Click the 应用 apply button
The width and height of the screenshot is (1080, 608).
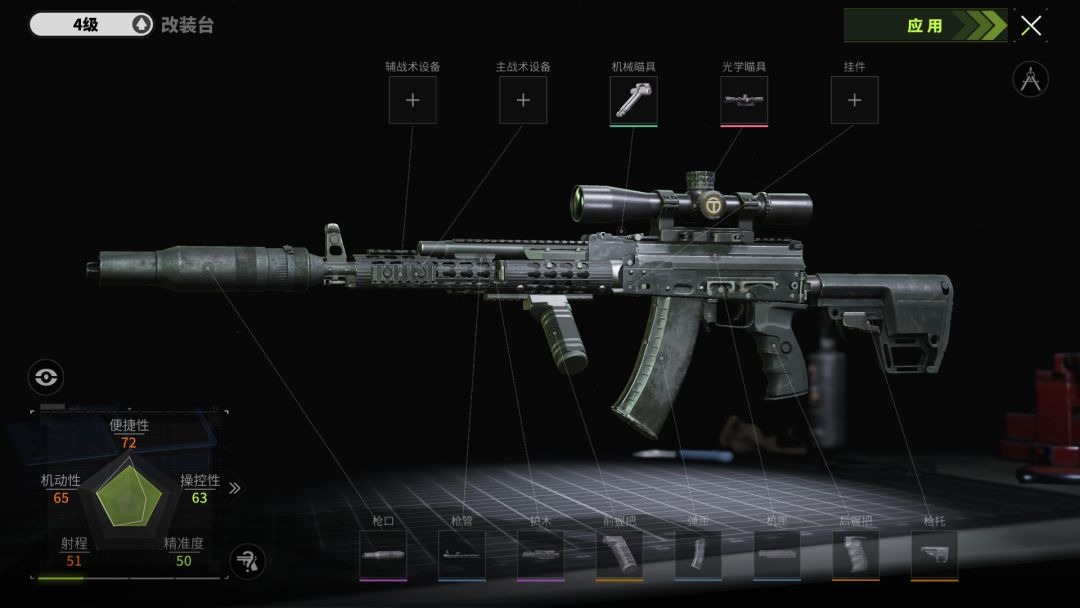[924, 26]
